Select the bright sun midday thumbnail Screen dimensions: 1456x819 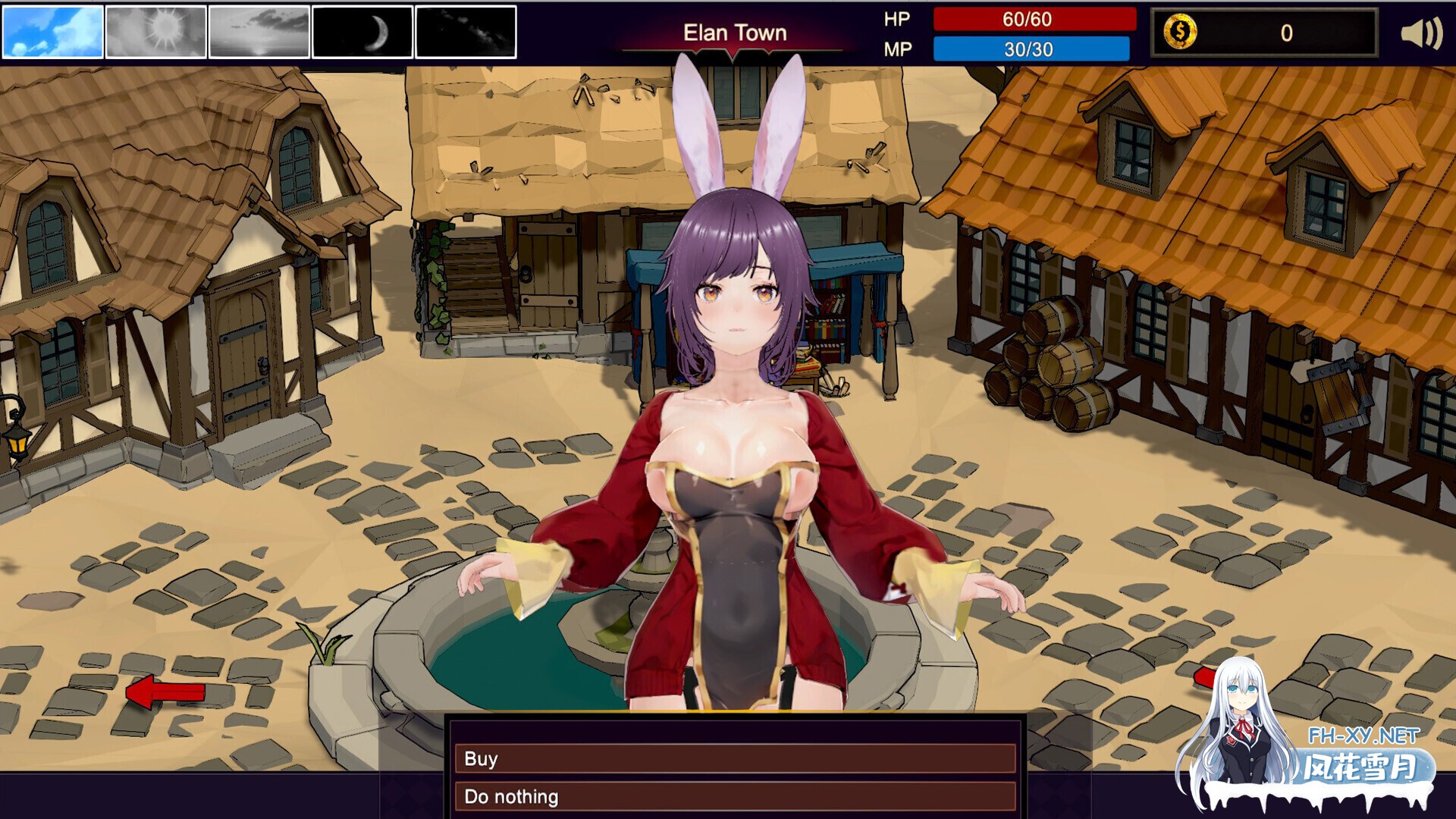click(x=156, y=32)
